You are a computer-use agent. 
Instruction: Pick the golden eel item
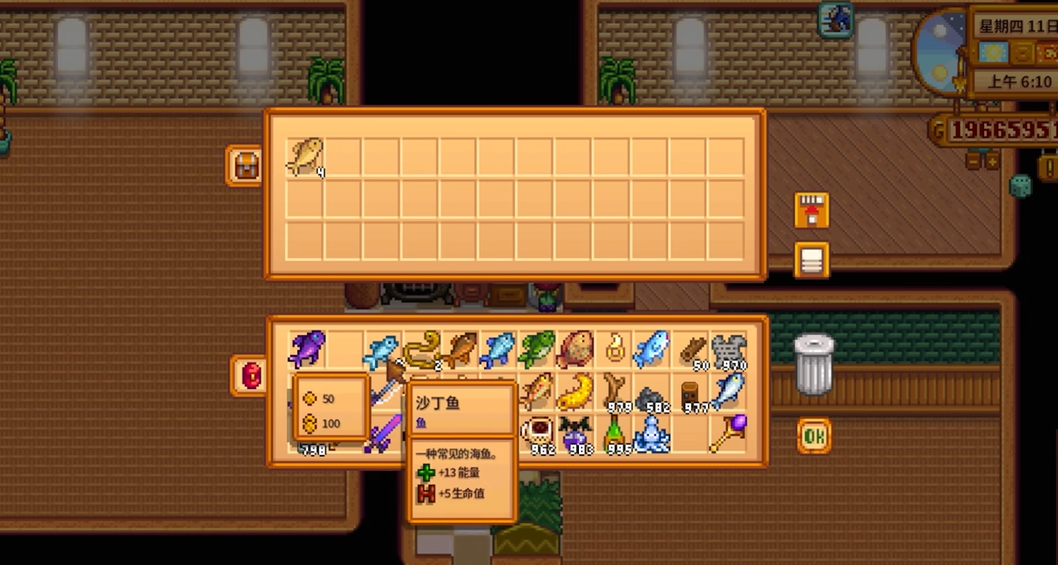pos(422,347)
